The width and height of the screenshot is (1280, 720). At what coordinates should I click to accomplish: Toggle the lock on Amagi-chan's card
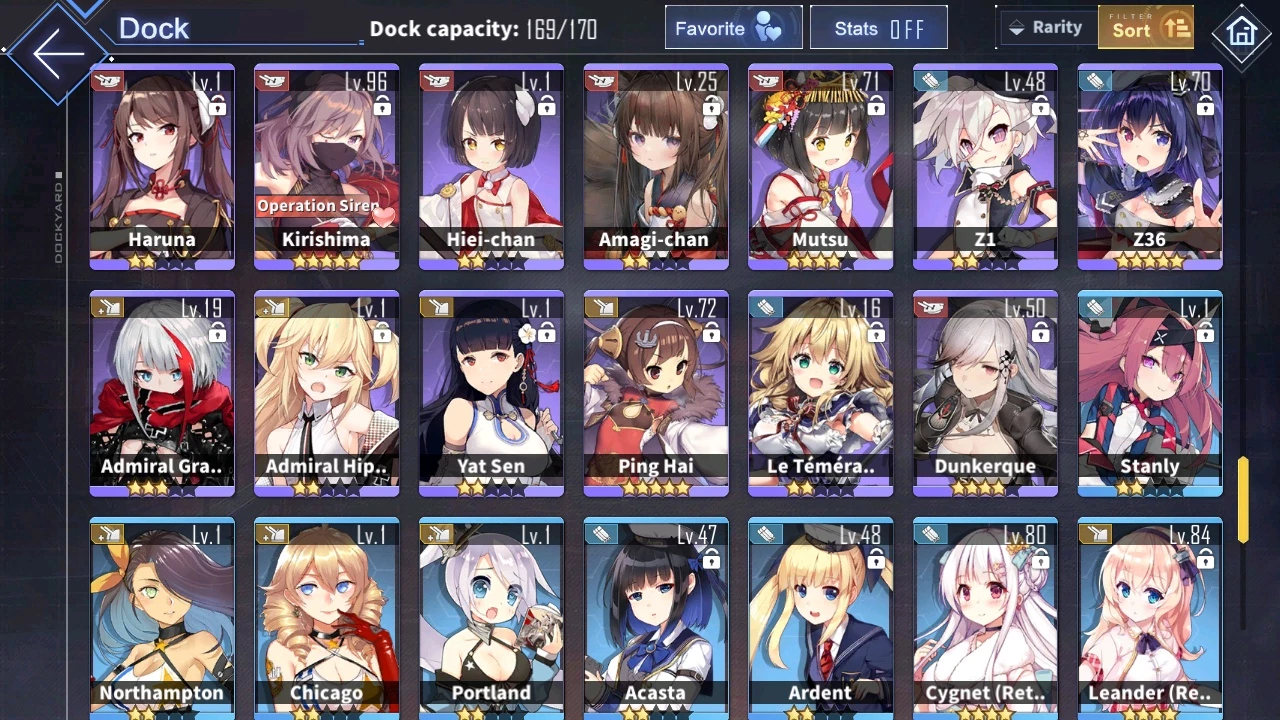711,107
